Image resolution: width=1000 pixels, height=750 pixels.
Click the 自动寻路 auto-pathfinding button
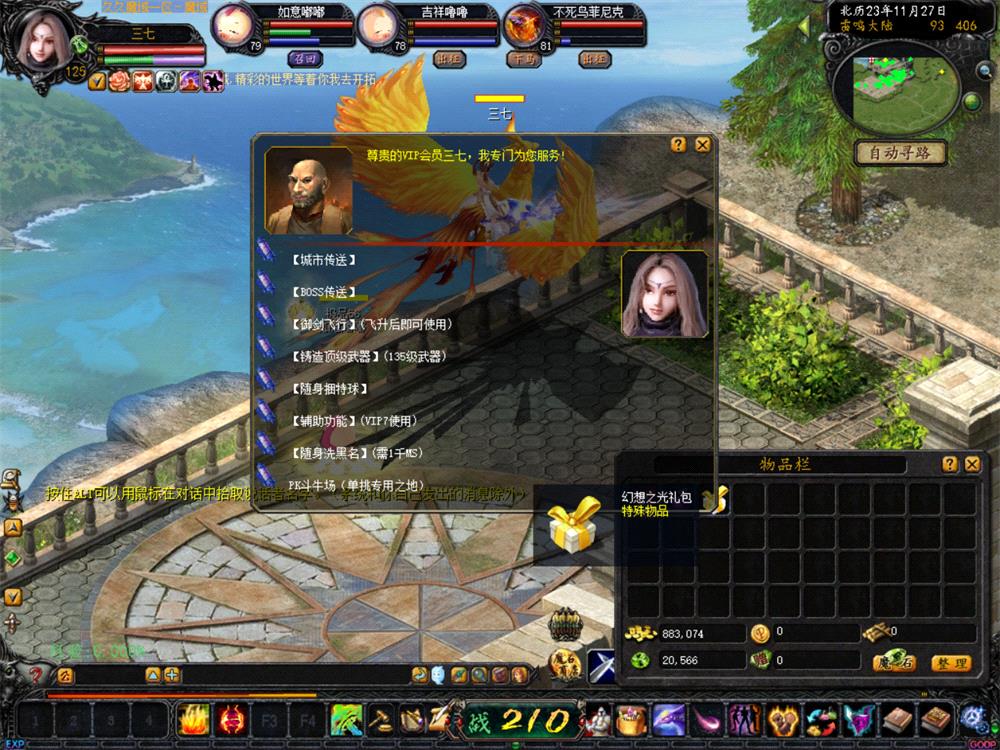pyautogui.click(x=900, y=153)
